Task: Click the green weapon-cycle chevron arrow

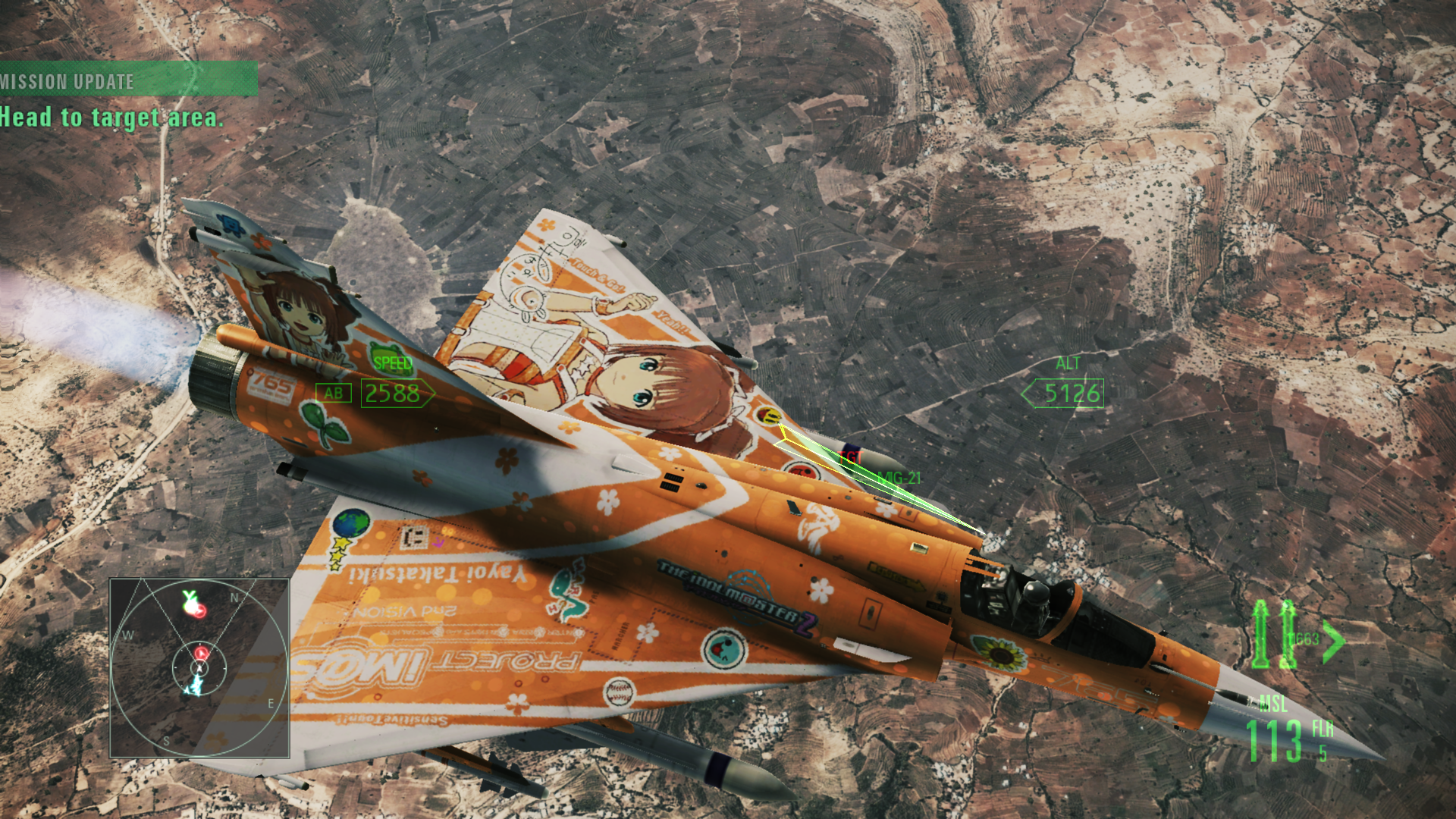Action: (1332, 641)
